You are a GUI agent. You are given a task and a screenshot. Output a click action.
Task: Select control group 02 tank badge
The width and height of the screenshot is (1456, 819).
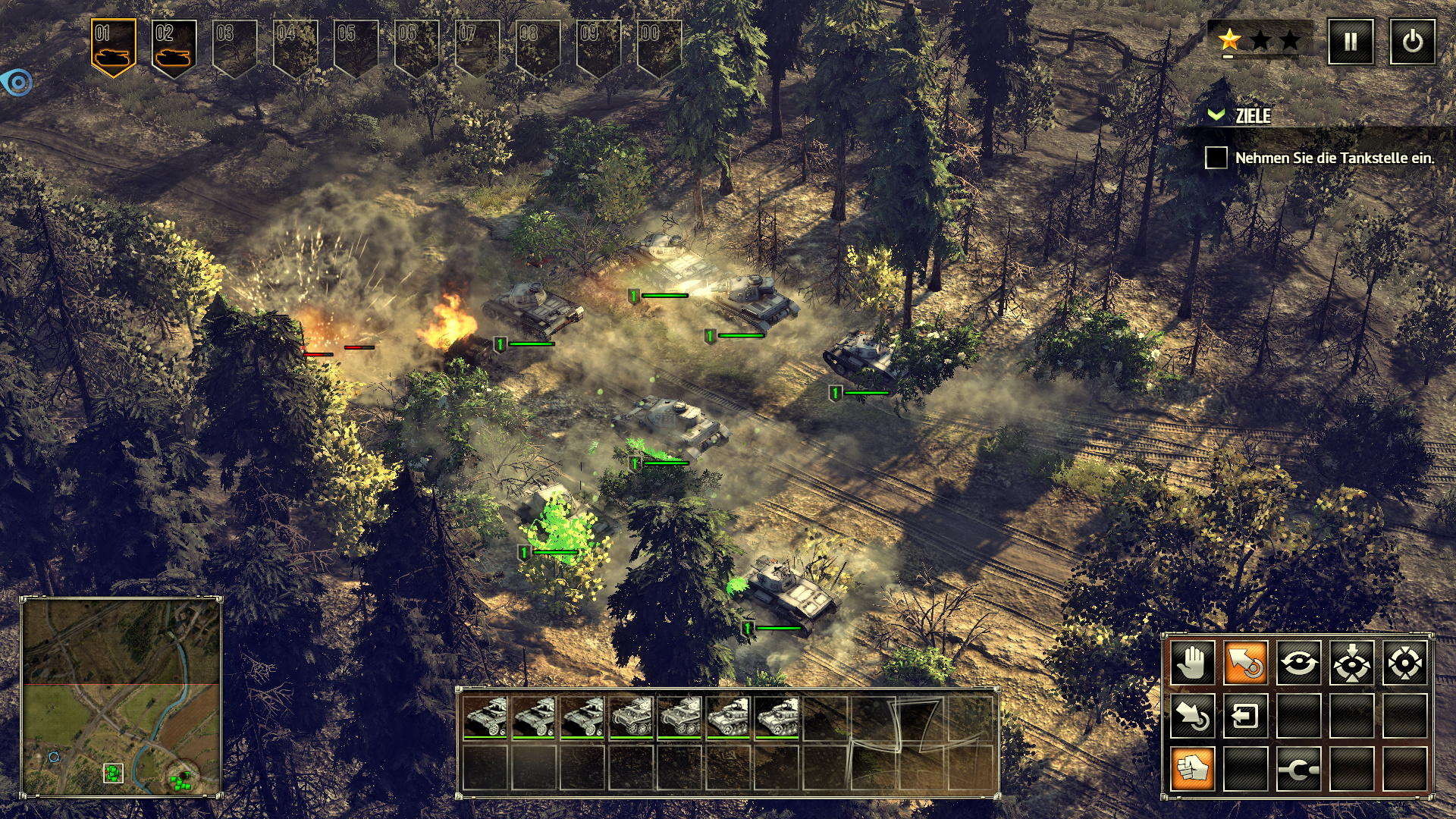(174, 47)
